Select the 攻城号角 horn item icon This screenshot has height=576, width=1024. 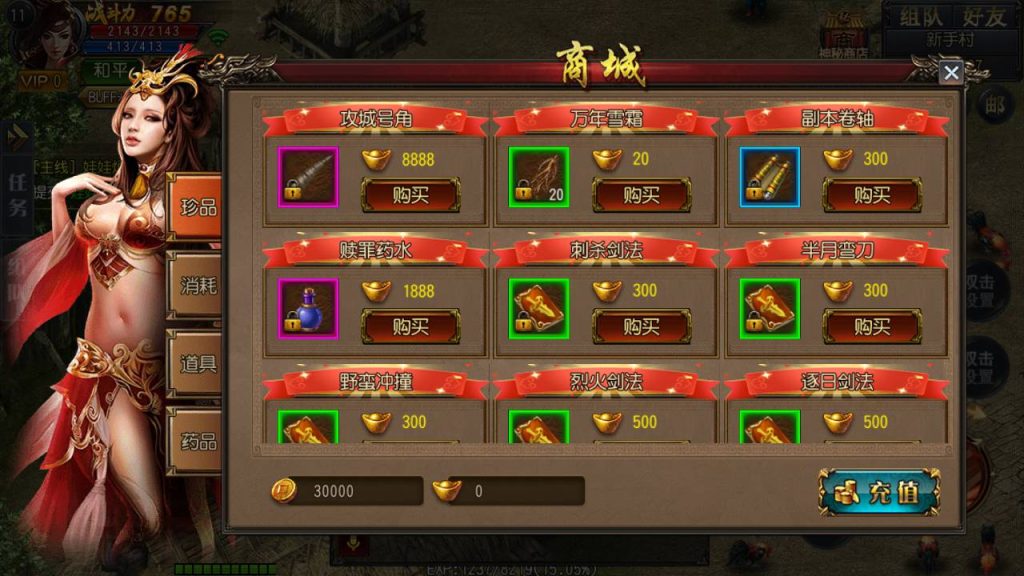pyautogui.click(x=308, y=177)
